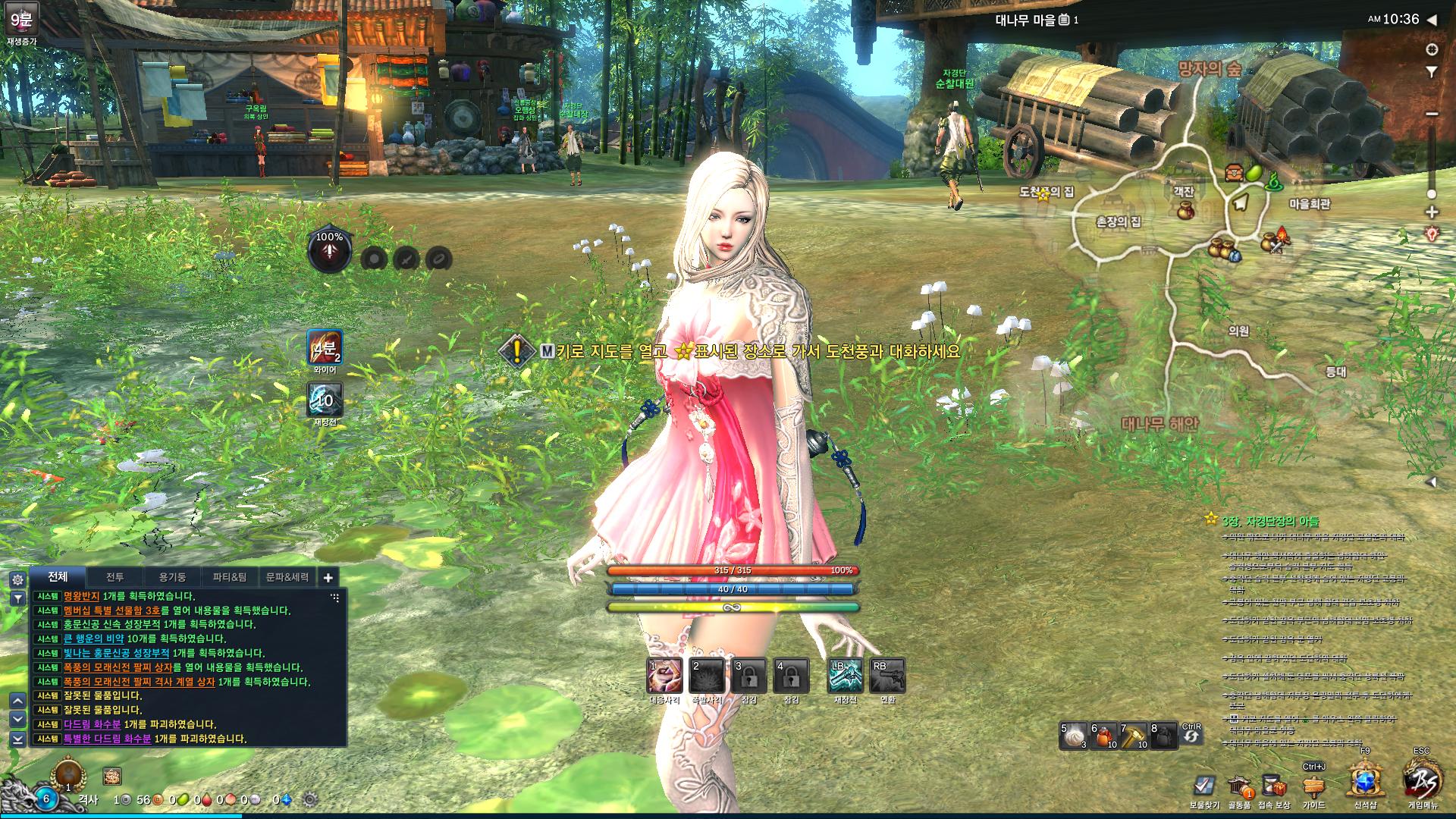Click the quick-slot swap arrows button

[1191, 736]
